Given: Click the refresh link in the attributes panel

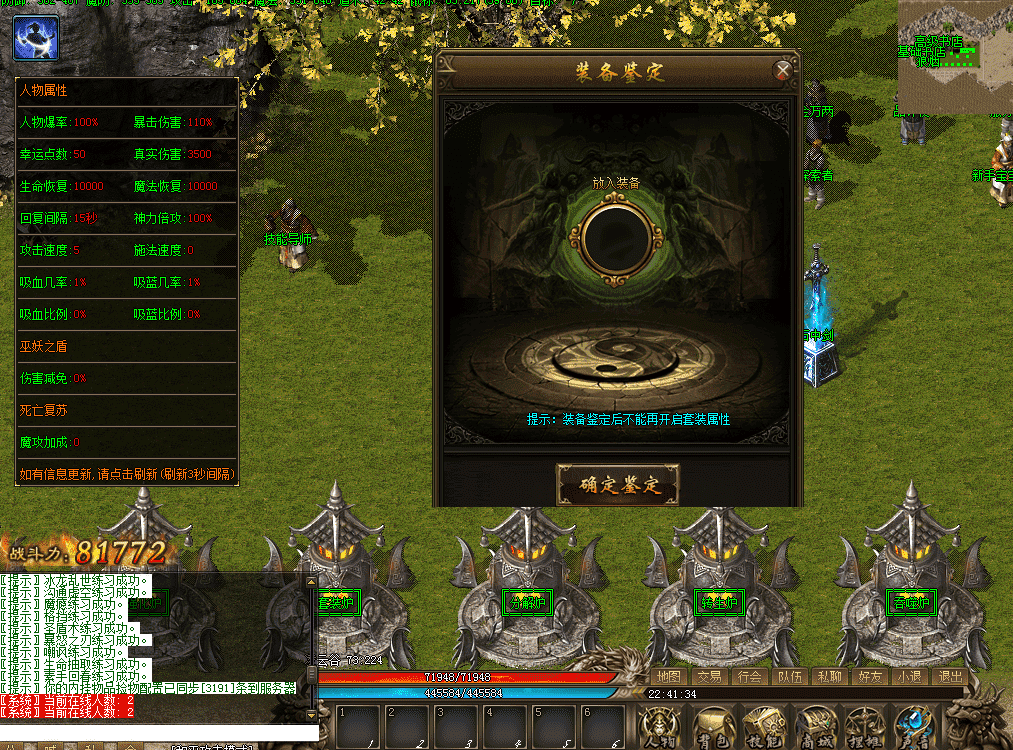Looking at the screenshot, I should (x=127, y=474).
